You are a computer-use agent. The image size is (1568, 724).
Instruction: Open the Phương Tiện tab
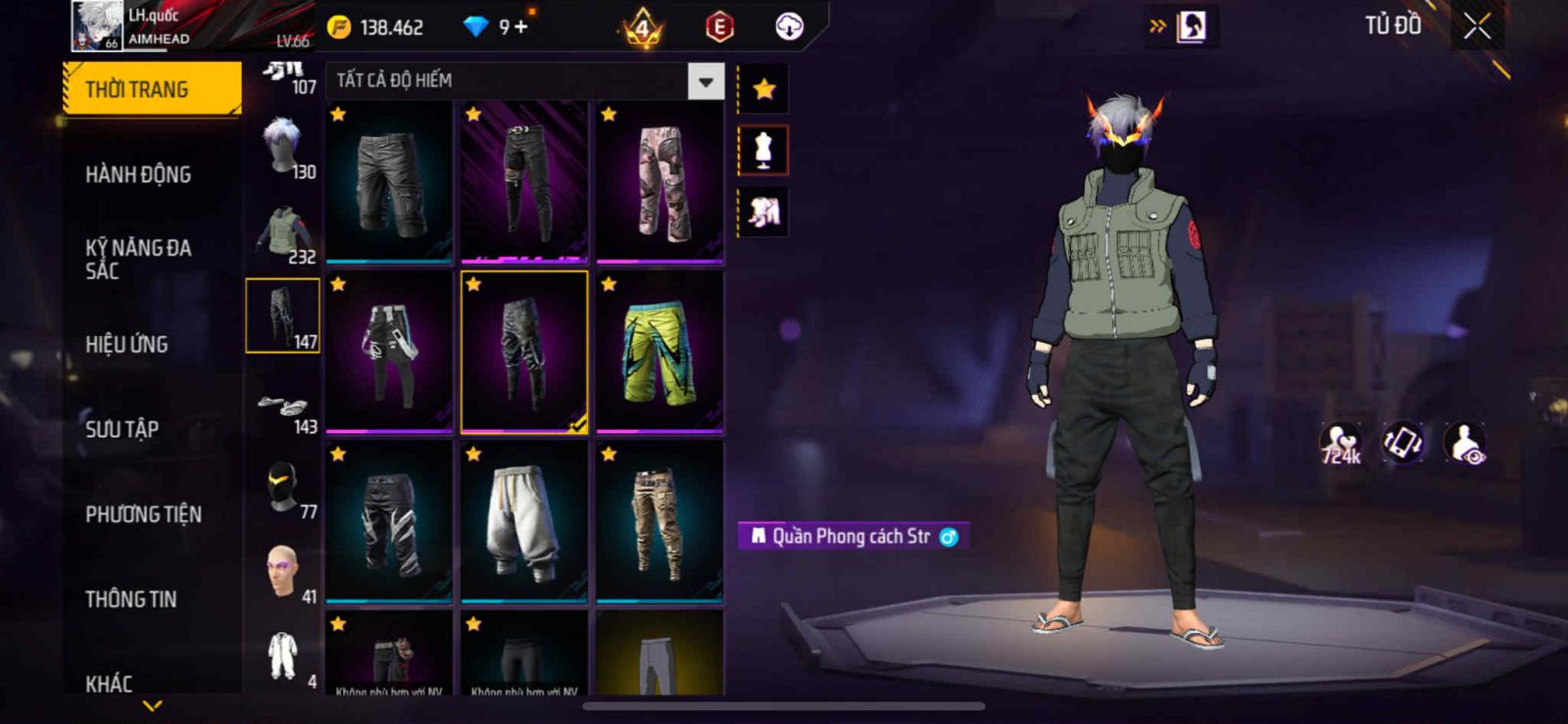click(143, 514)
